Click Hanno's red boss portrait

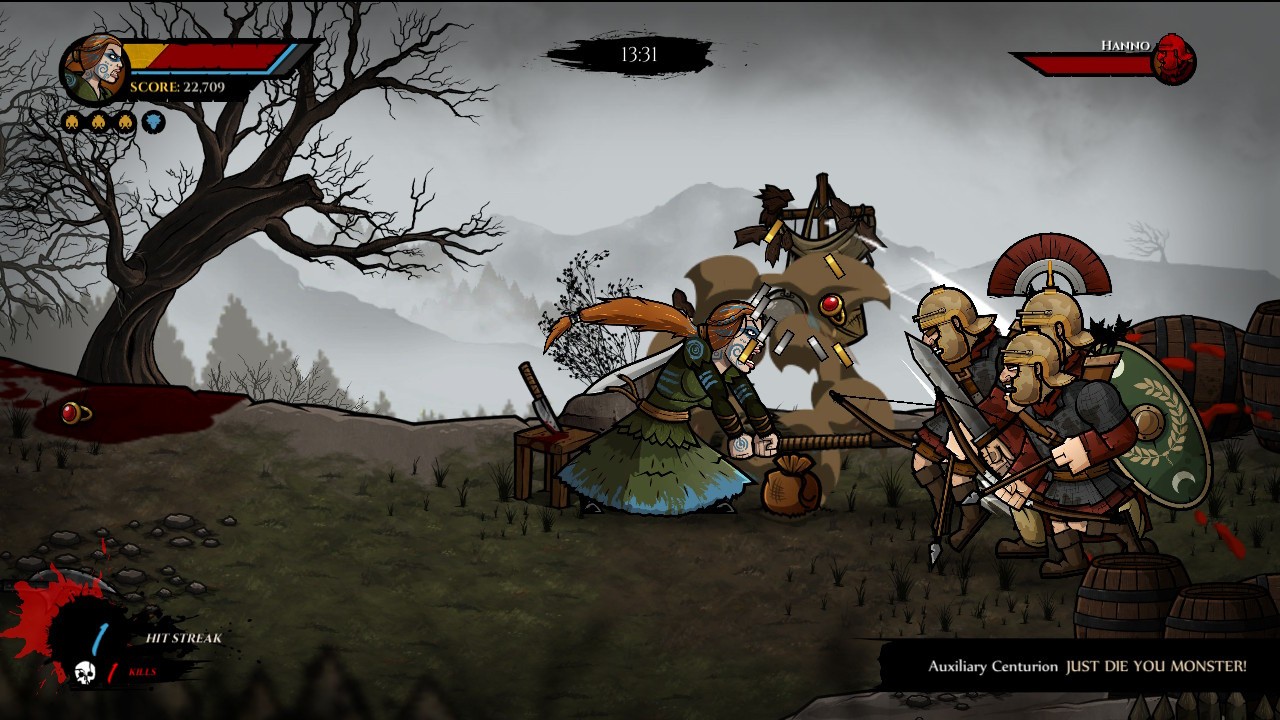1172,59
